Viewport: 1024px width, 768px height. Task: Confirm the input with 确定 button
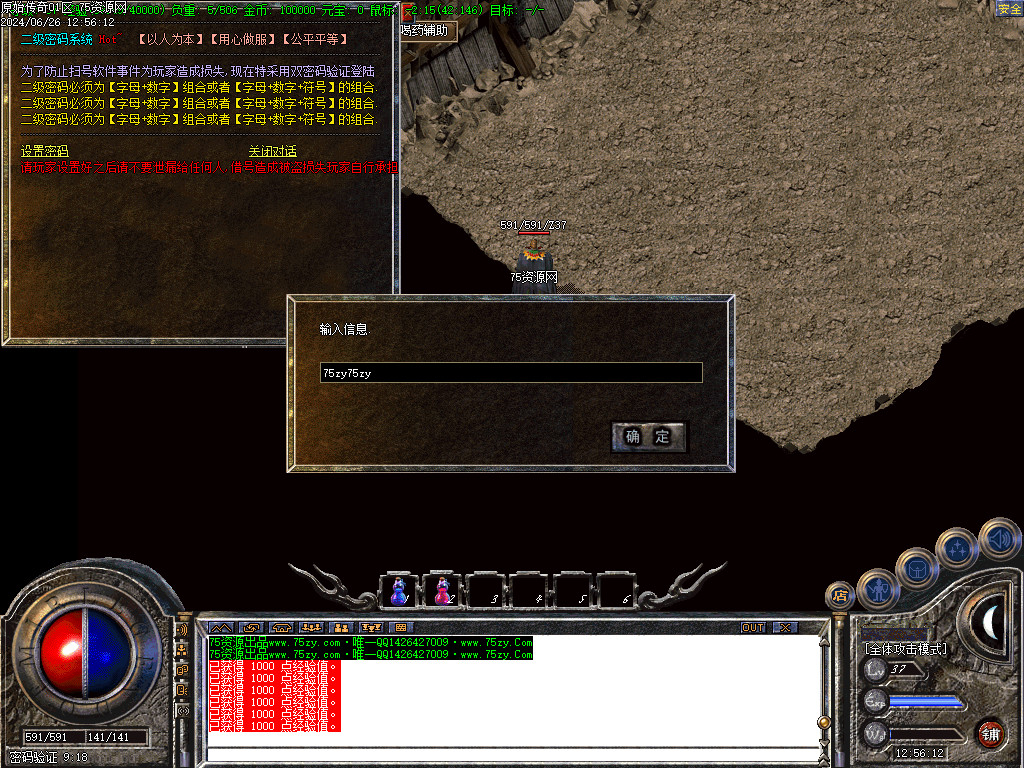[648, 437]
